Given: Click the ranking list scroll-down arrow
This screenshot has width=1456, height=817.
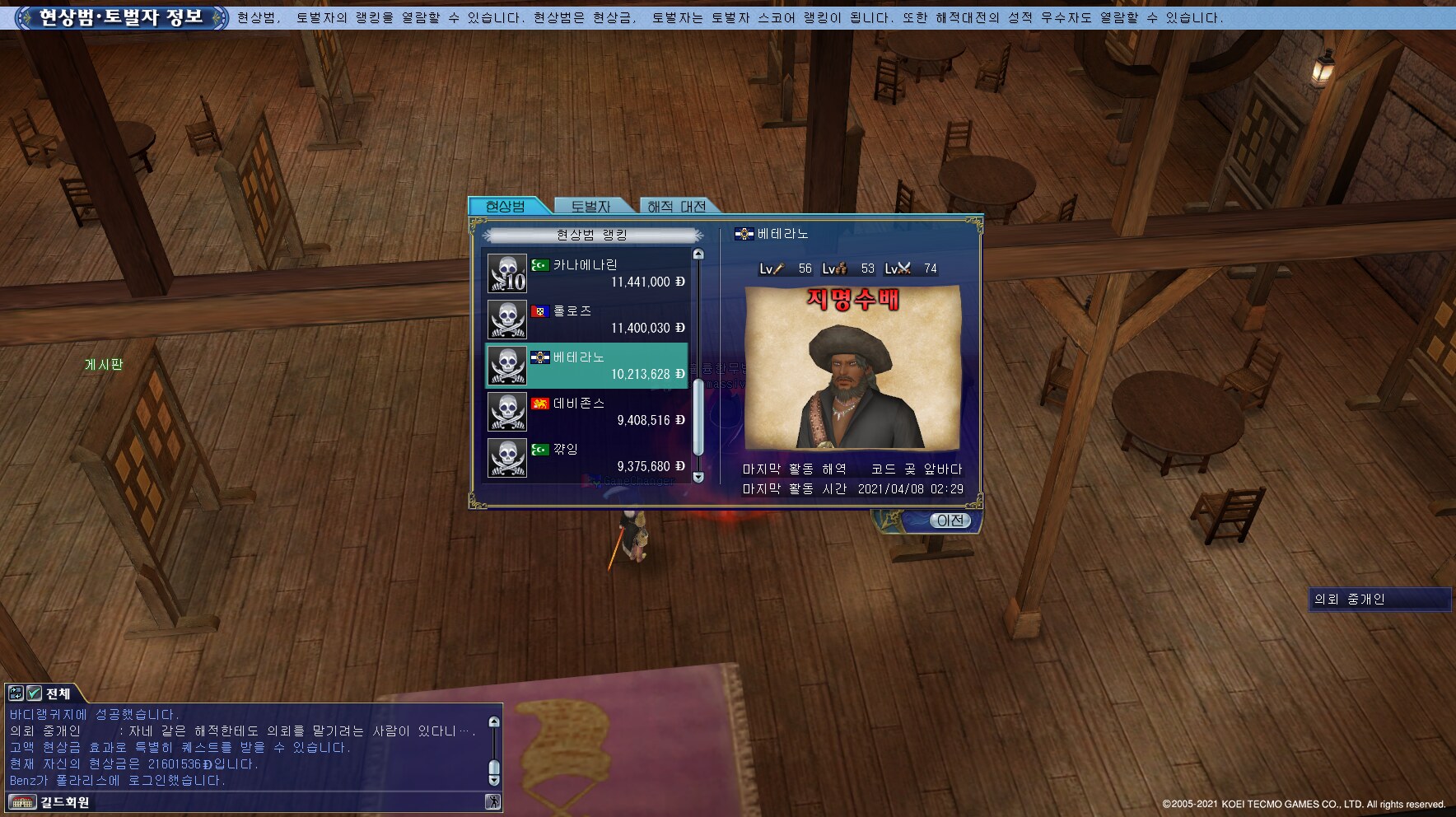Looking at the screenshot, I should [x=698, y=477].
